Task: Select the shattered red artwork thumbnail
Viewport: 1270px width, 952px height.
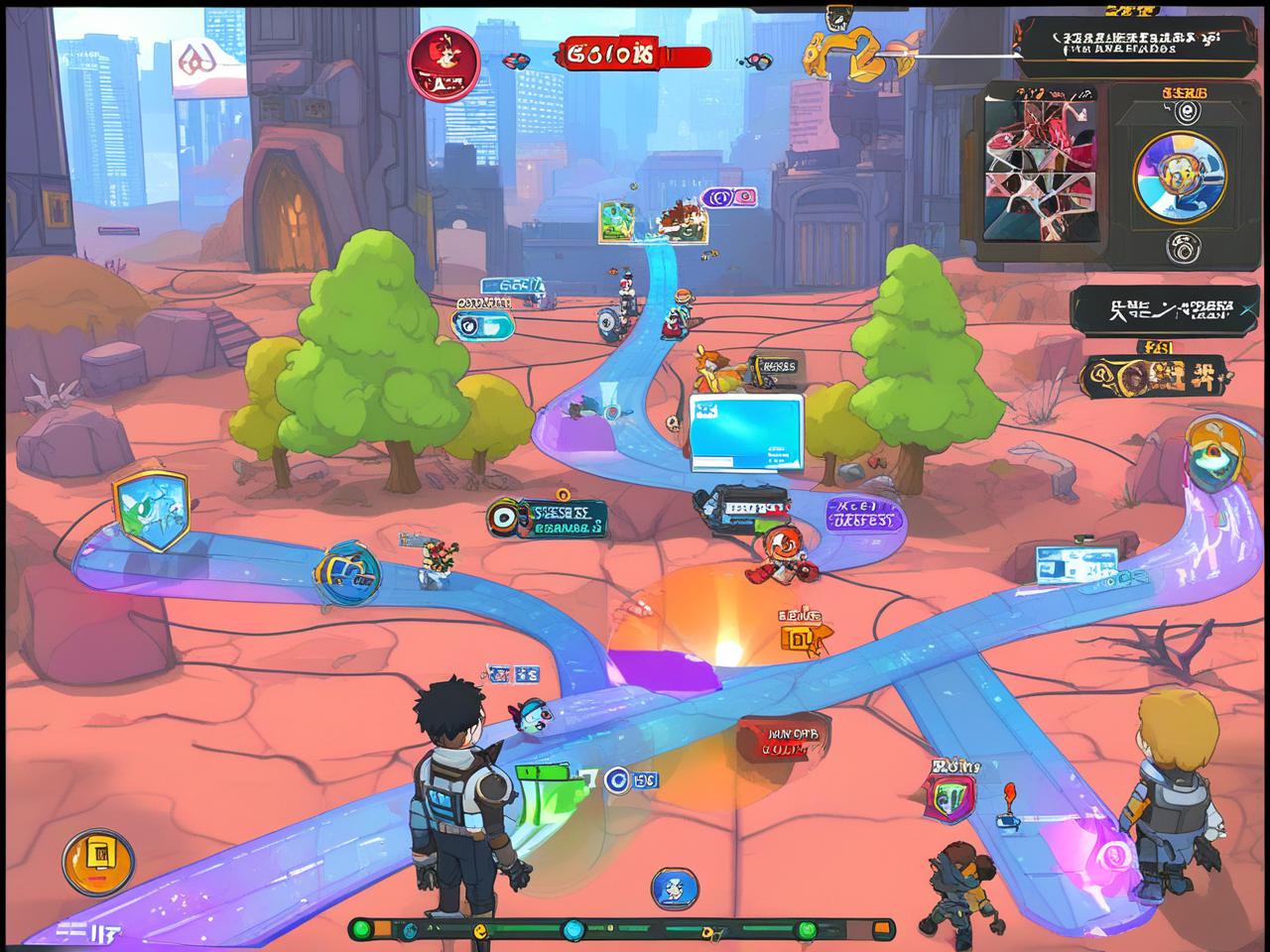Action: pyautogui.click(x=1043, y=168)
